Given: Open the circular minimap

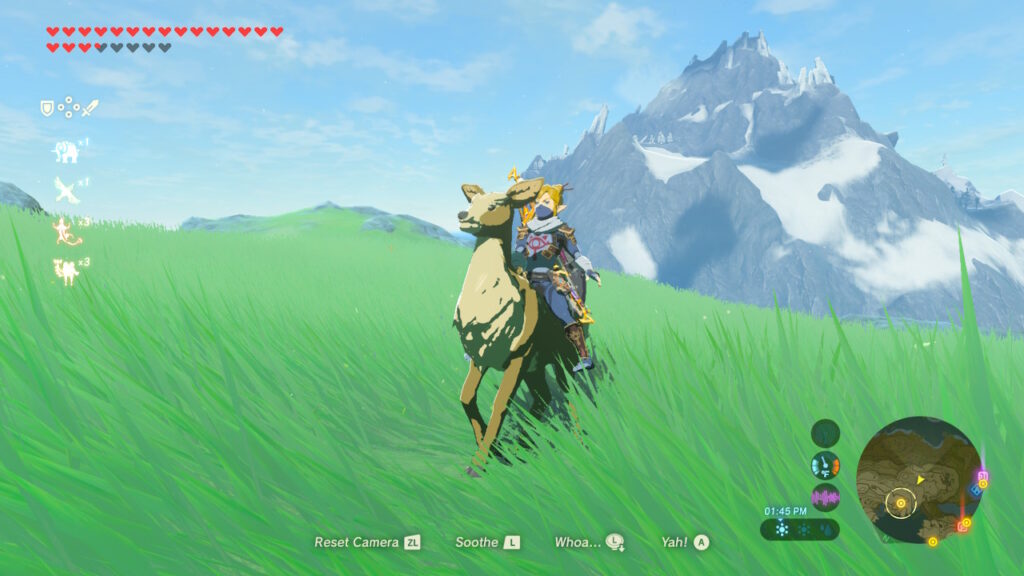Looking at the screenshot, I should [918, 480].
